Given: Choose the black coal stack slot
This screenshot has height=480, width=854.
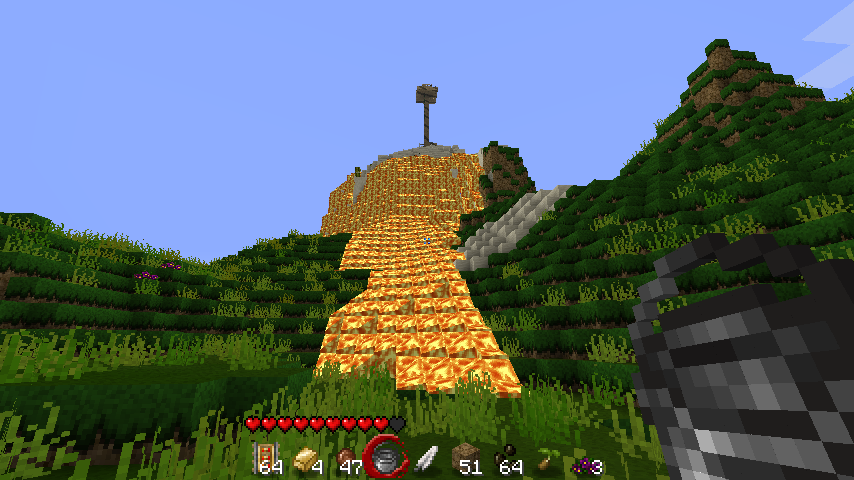Looking at the screenshot, I should [506, 460].
